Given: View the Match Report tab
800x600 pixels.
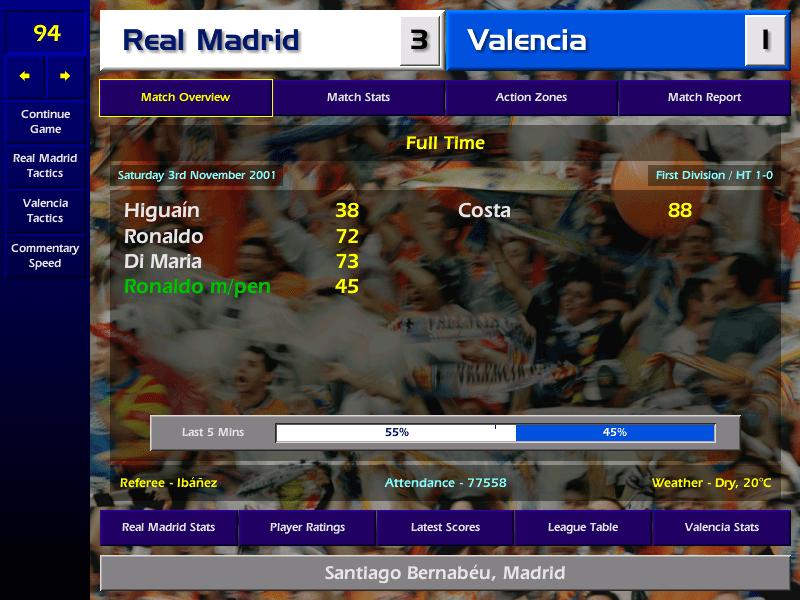Looking at the screenshot, I should click(704, 98).
